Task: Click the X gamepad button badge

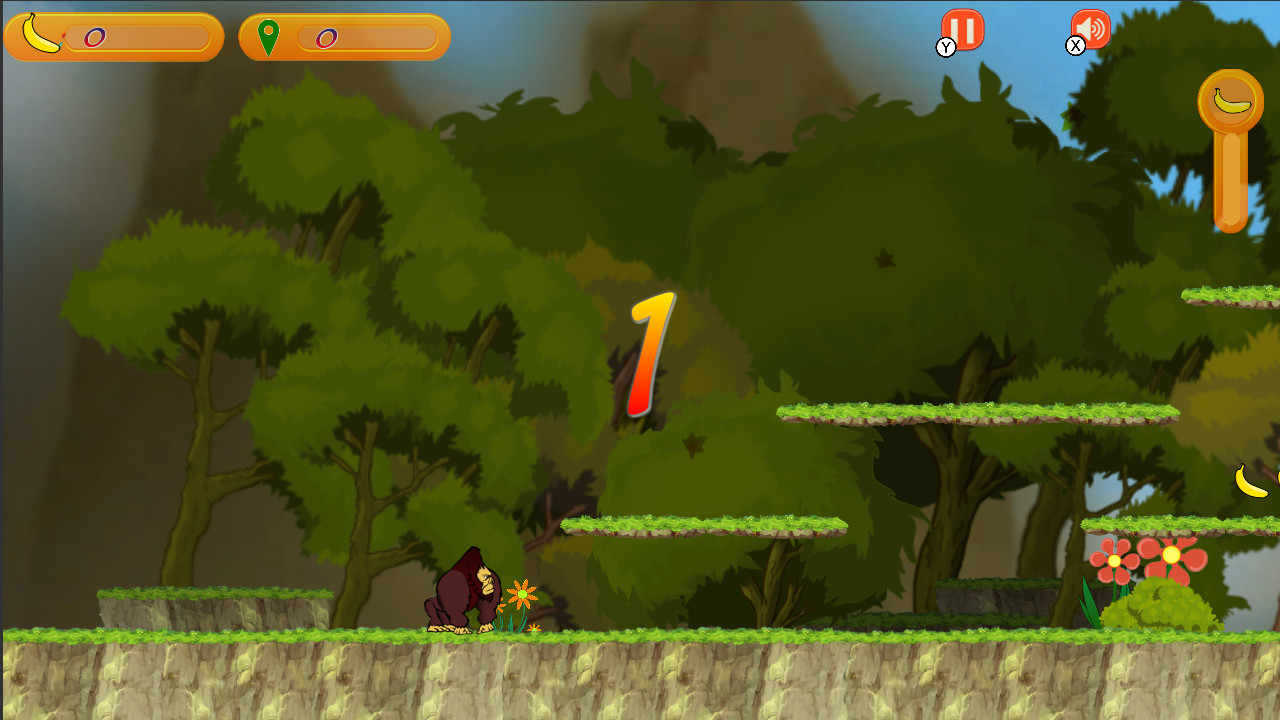Action: (x=1077, y=44)
